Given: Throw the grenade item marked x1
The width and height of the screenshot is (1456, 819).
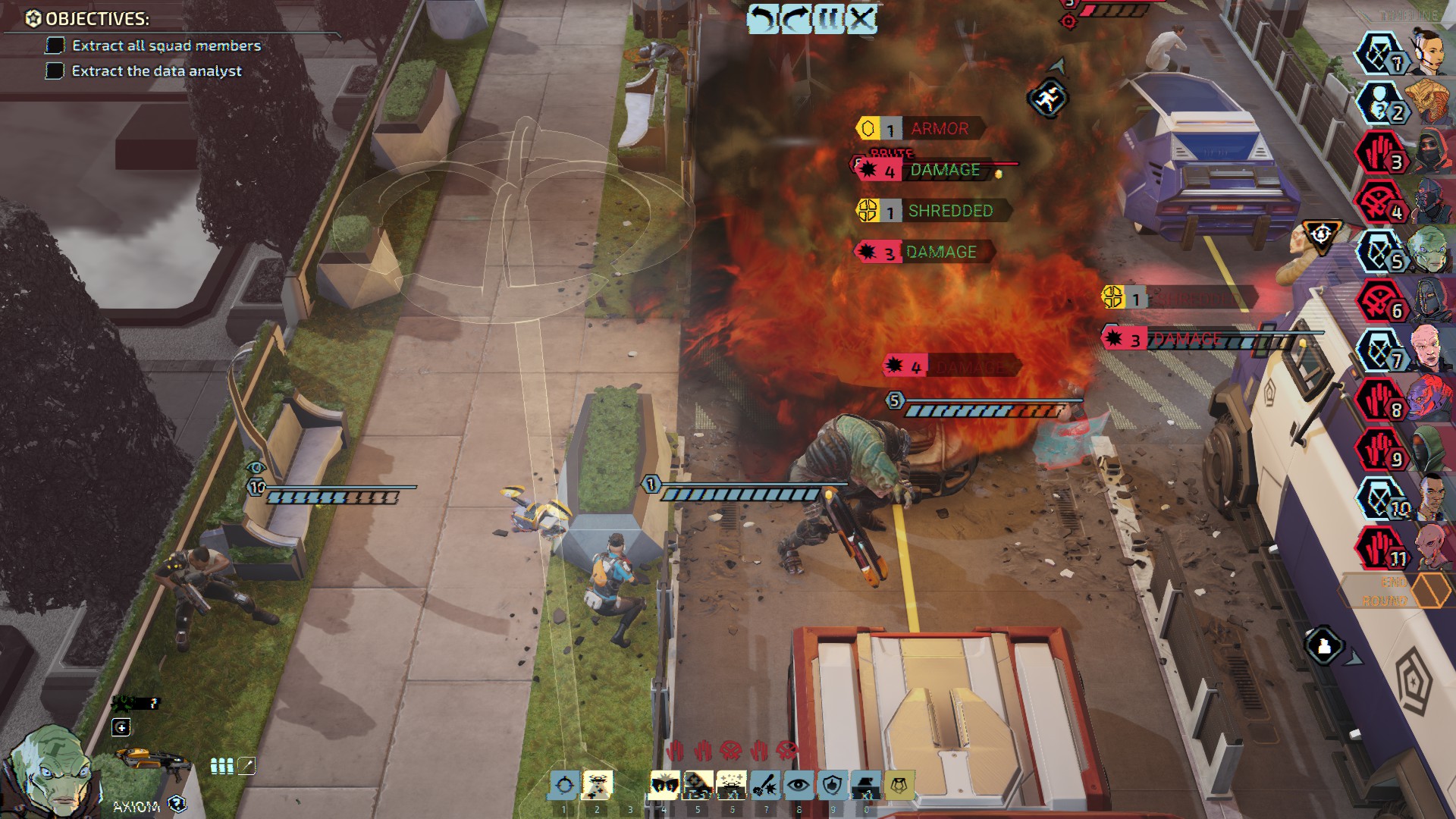Looking at the screenshot, I should coord(865,786).
